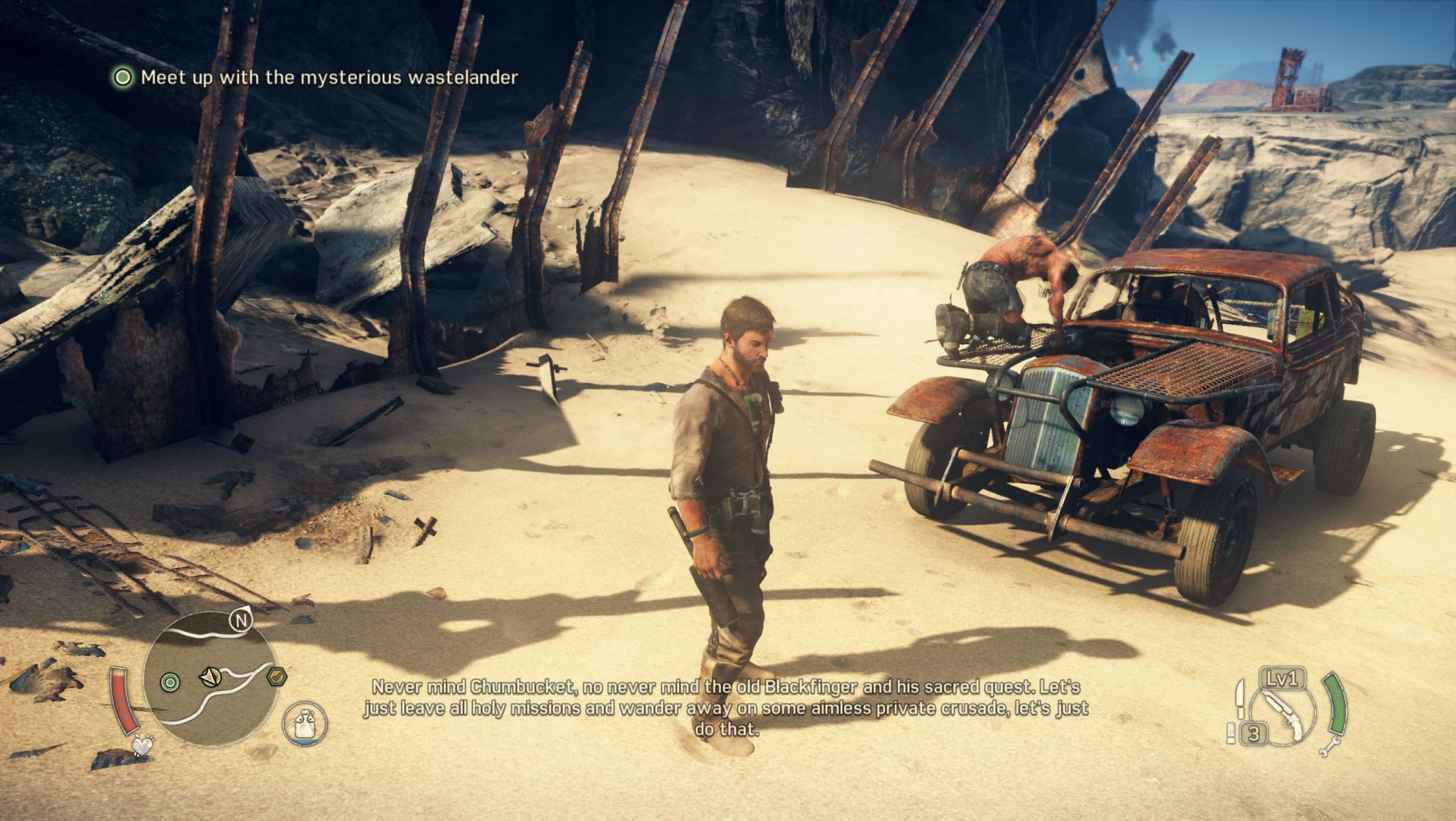Click the green objective circle on the minimap

coord(170,681)
